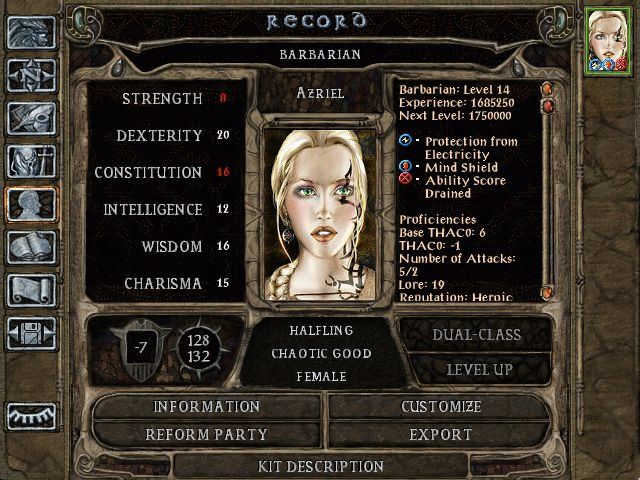Image resolution: width=640 pixels, height=480 pixels.
Task: Open the priest scroll icon
Action: [x=31, y=290]
